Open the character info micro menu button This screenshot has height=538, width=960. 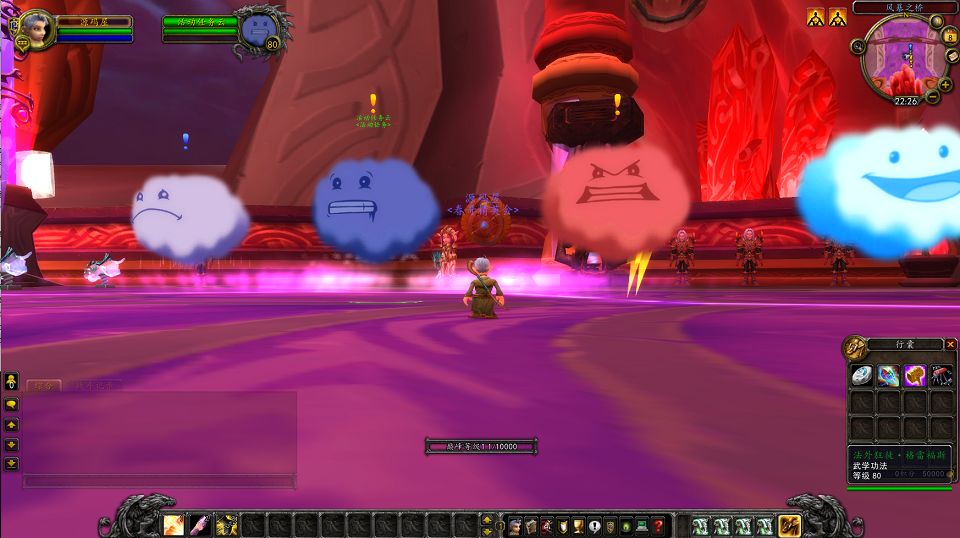(515, 526)
